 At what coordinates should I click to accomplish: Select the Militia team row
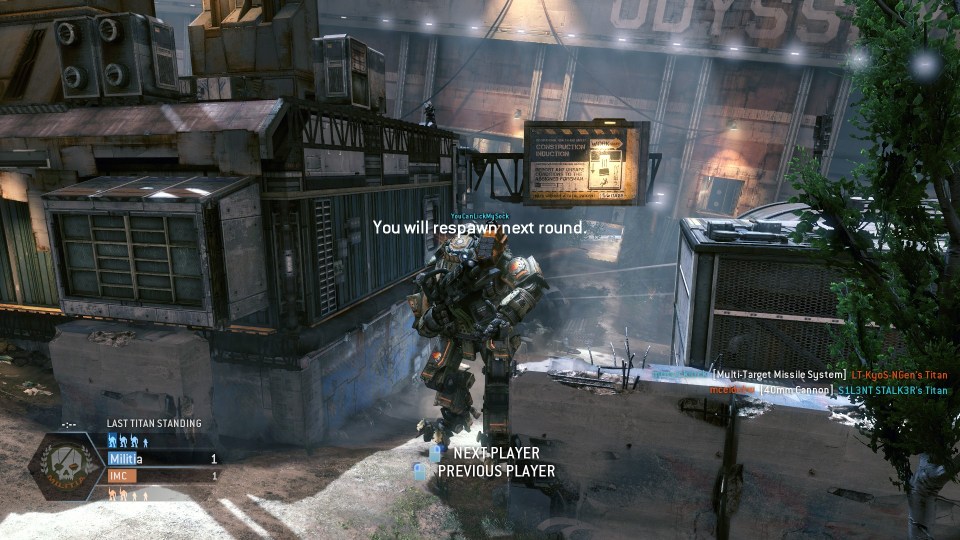point(162,459)
